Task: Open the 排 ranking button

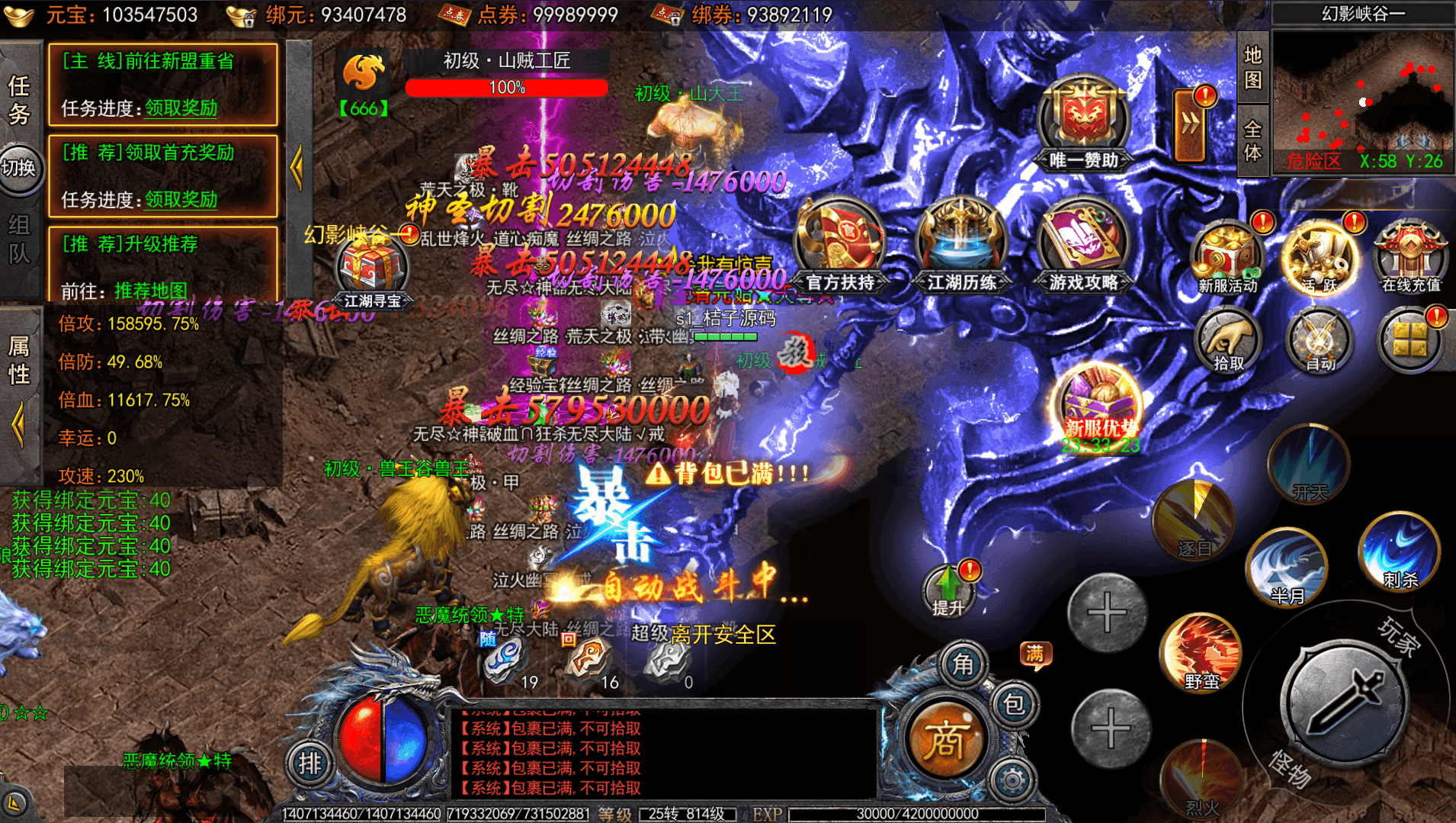Action: [x=309, y=764]
